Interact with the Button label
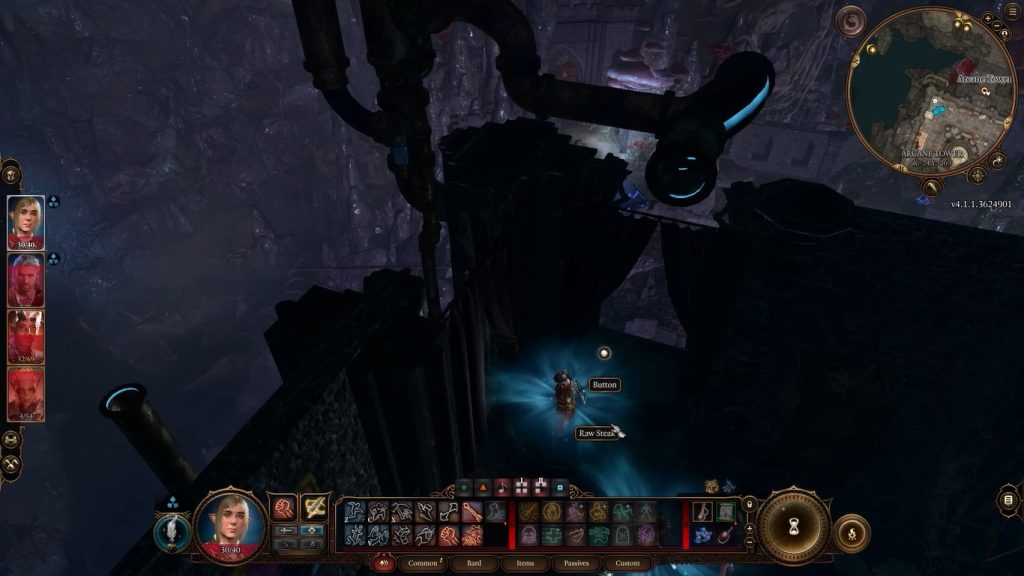1024x576 pixels. [x=604, y=385]
